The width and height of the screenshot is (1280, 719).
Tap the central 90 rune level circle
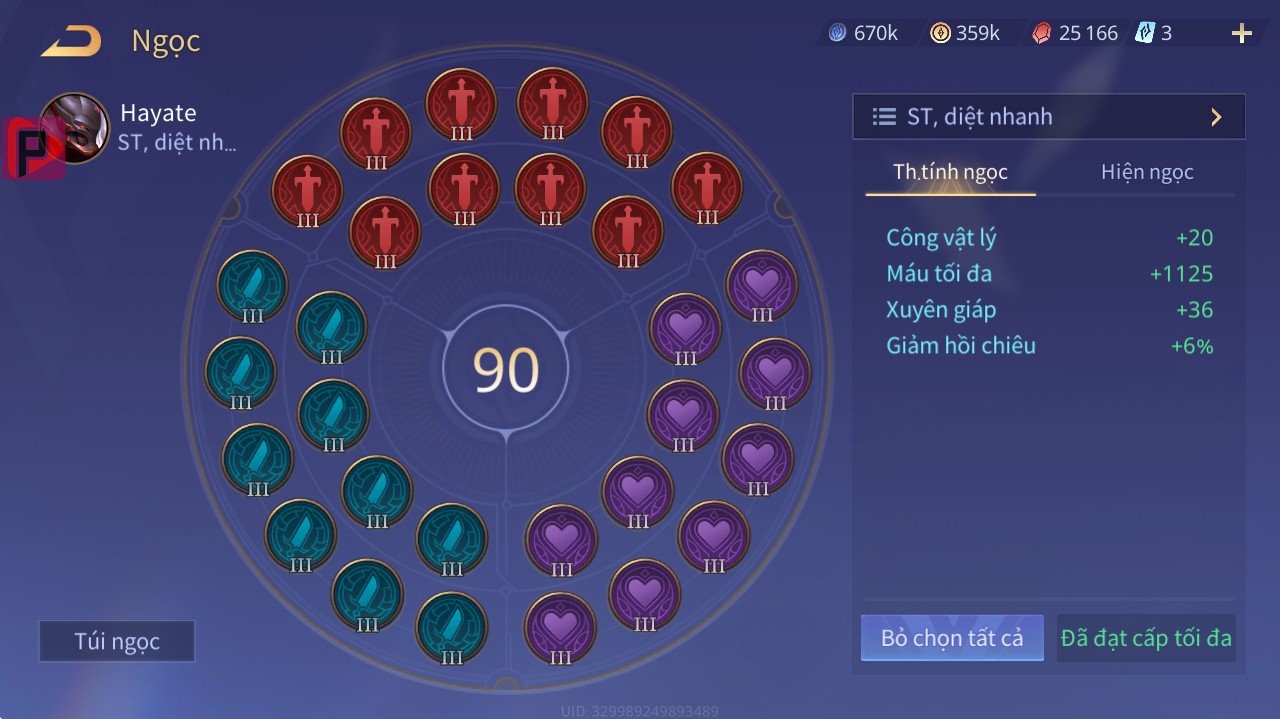[506, 370]
